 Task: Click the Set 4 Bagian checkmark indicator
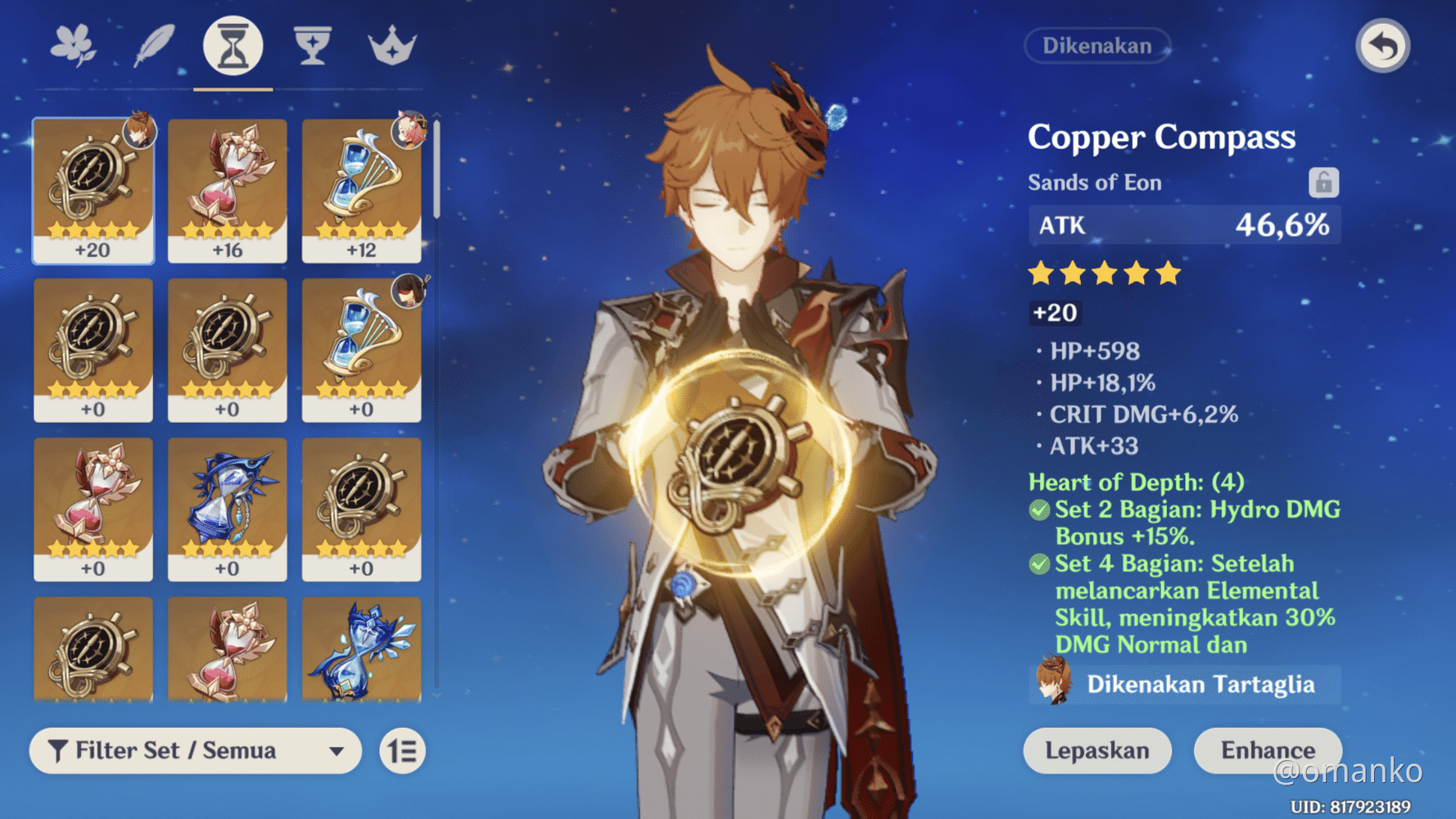pos(1040,564)
